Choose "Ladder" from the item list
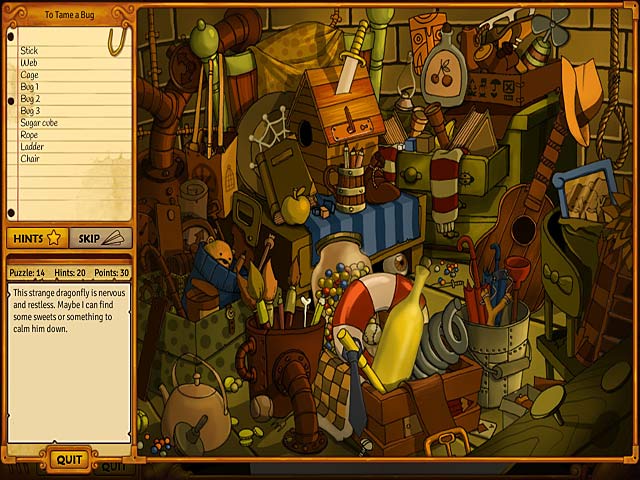Image resolution: width=640 pixels, height=480 pixels. [32, 146]
